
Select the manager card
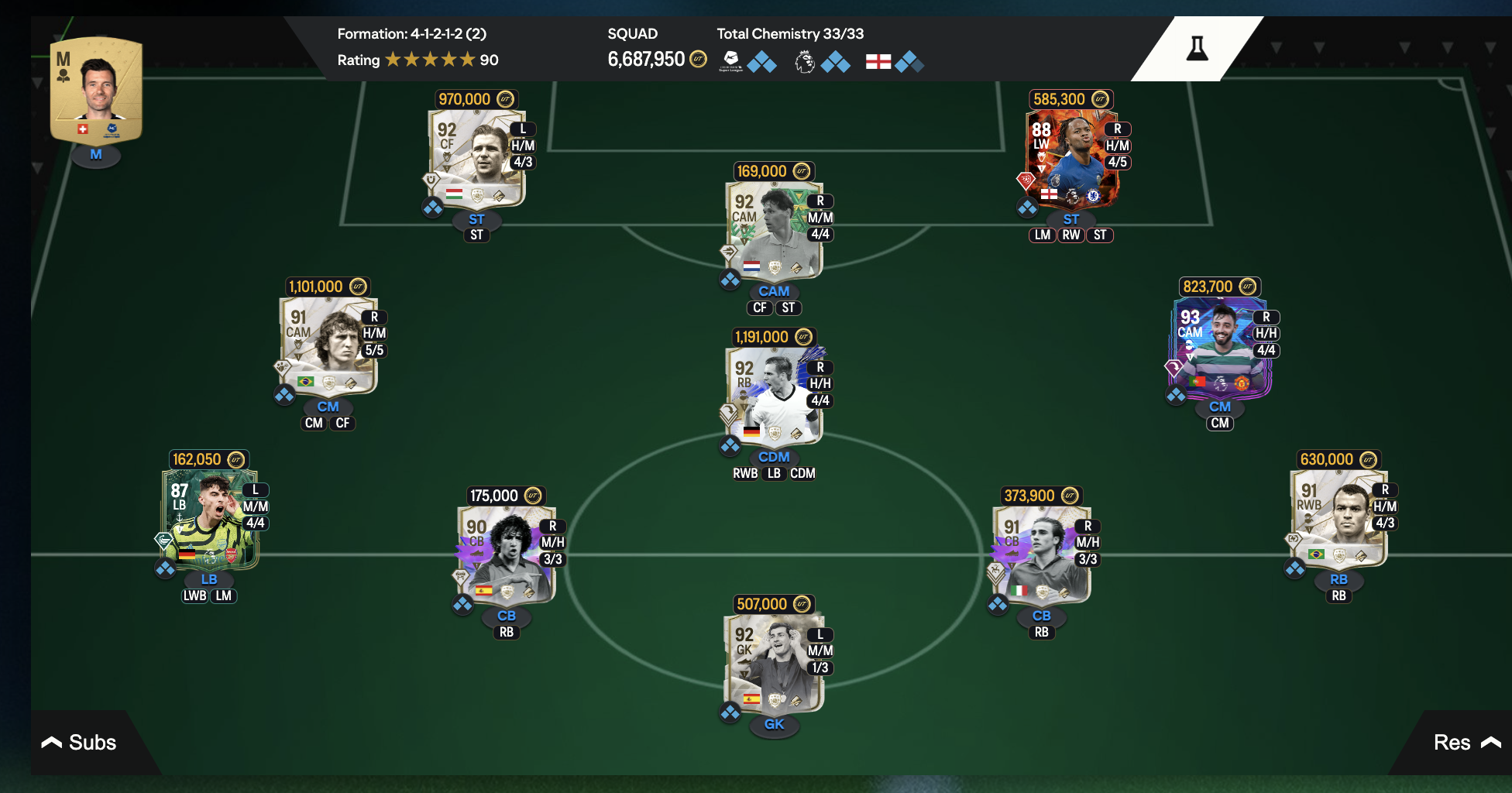96,91
